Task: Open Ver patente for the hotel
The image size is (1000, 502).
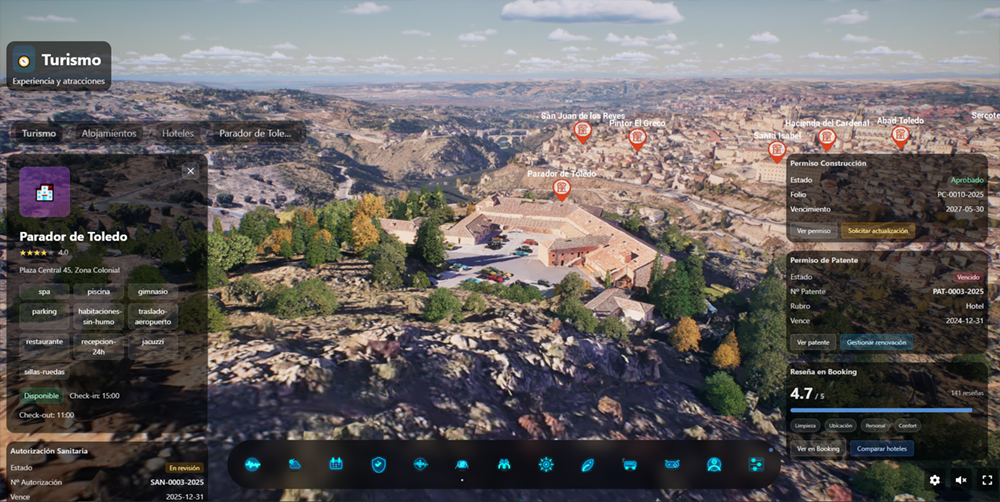Action: tap(812, 342)
